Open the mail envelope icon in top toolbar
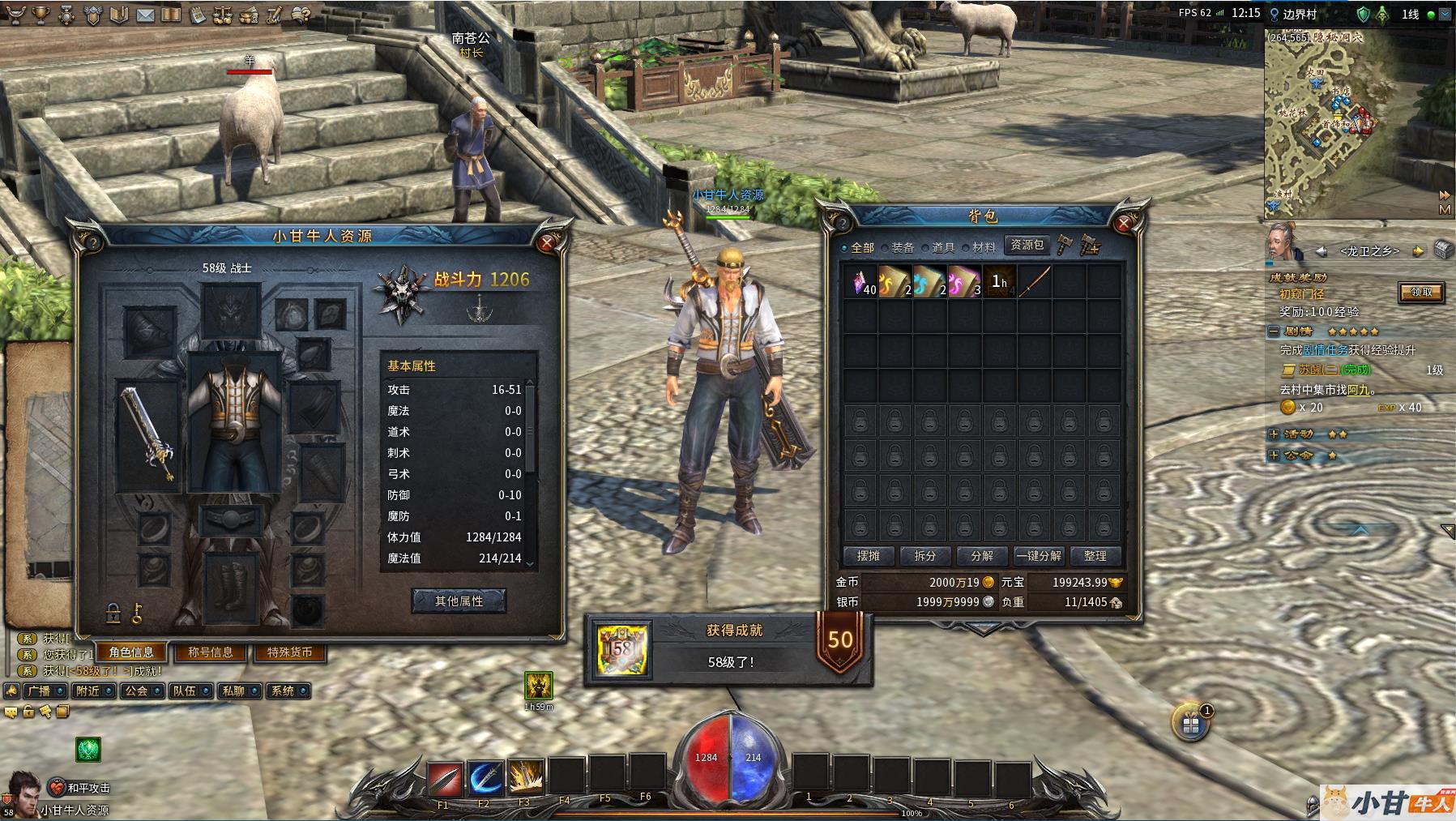 click(x=146, y=15)
